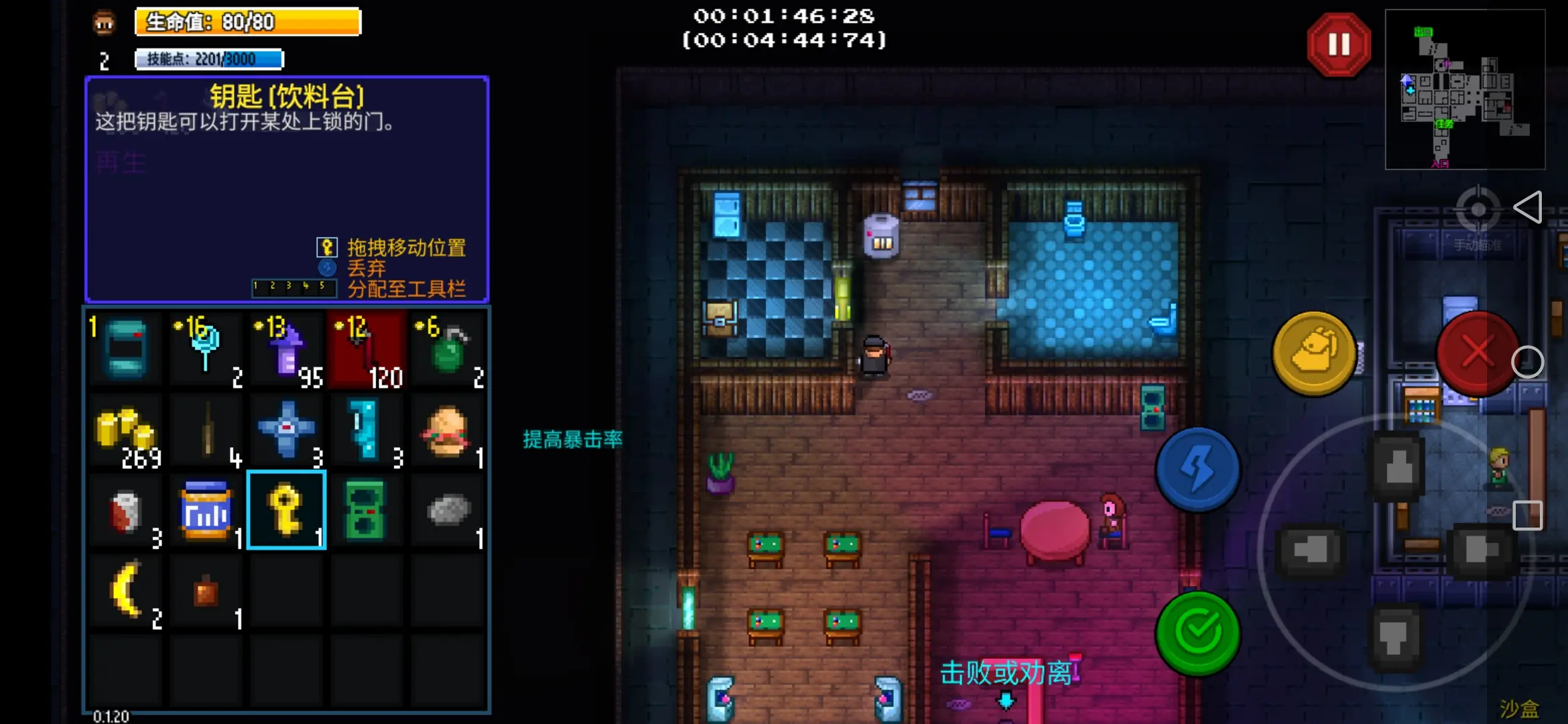1568x724 pixels.
Task: Tap the red X cancel button
Action: click(1477, 353)
